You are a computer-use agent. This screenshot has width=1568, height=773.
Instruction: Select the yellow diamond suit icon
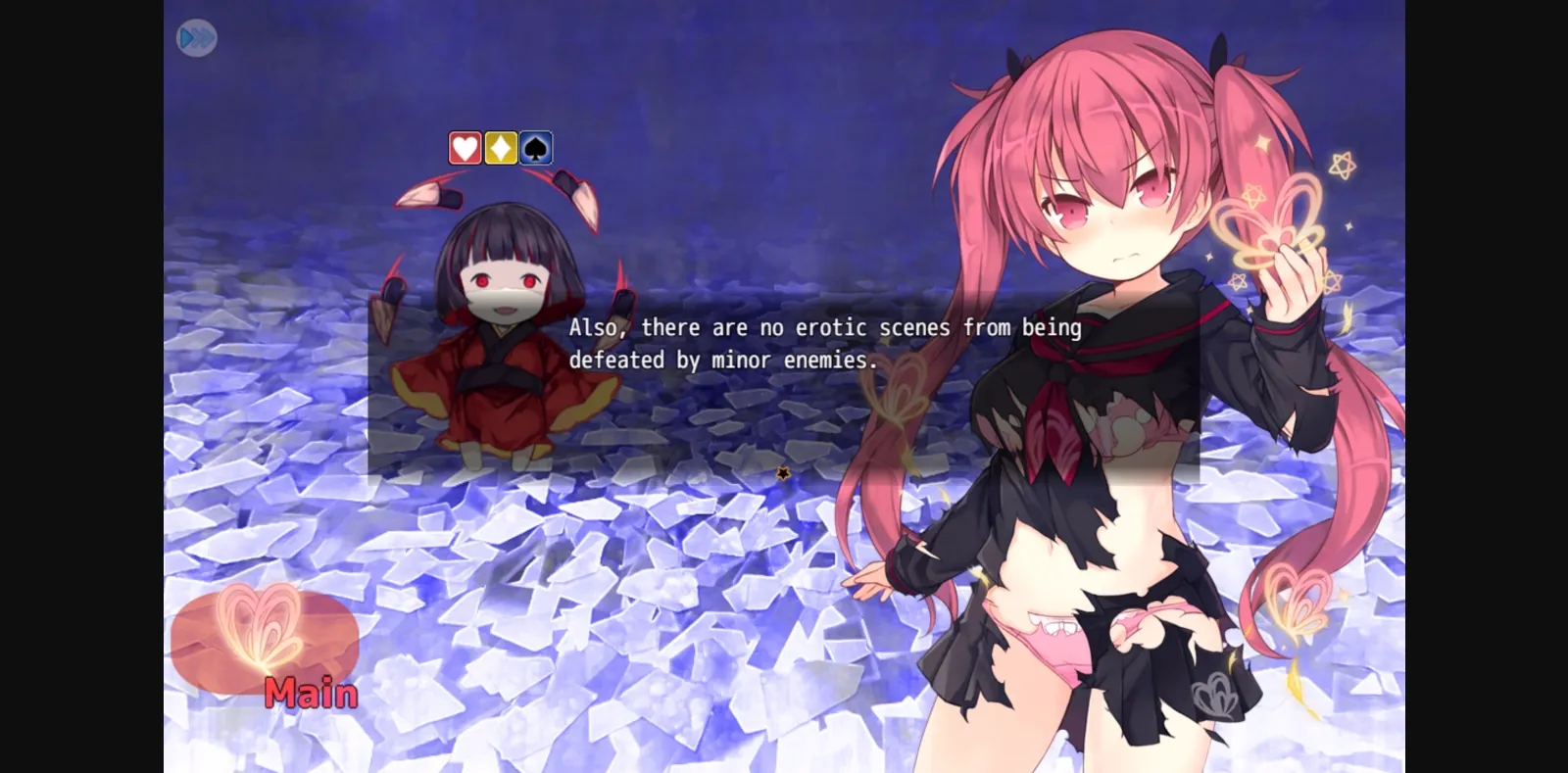click(x=499, y=147)
